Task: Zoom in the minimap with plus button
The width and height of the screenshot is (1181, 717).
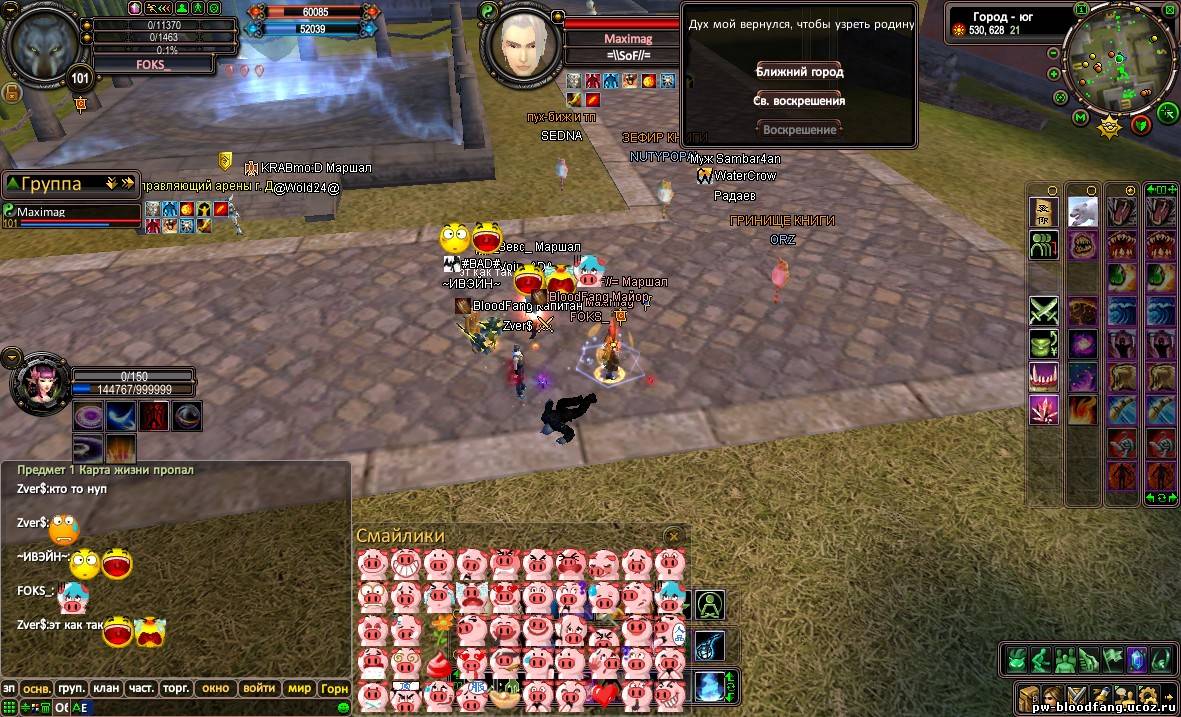Action: [x=1054, y=74]
